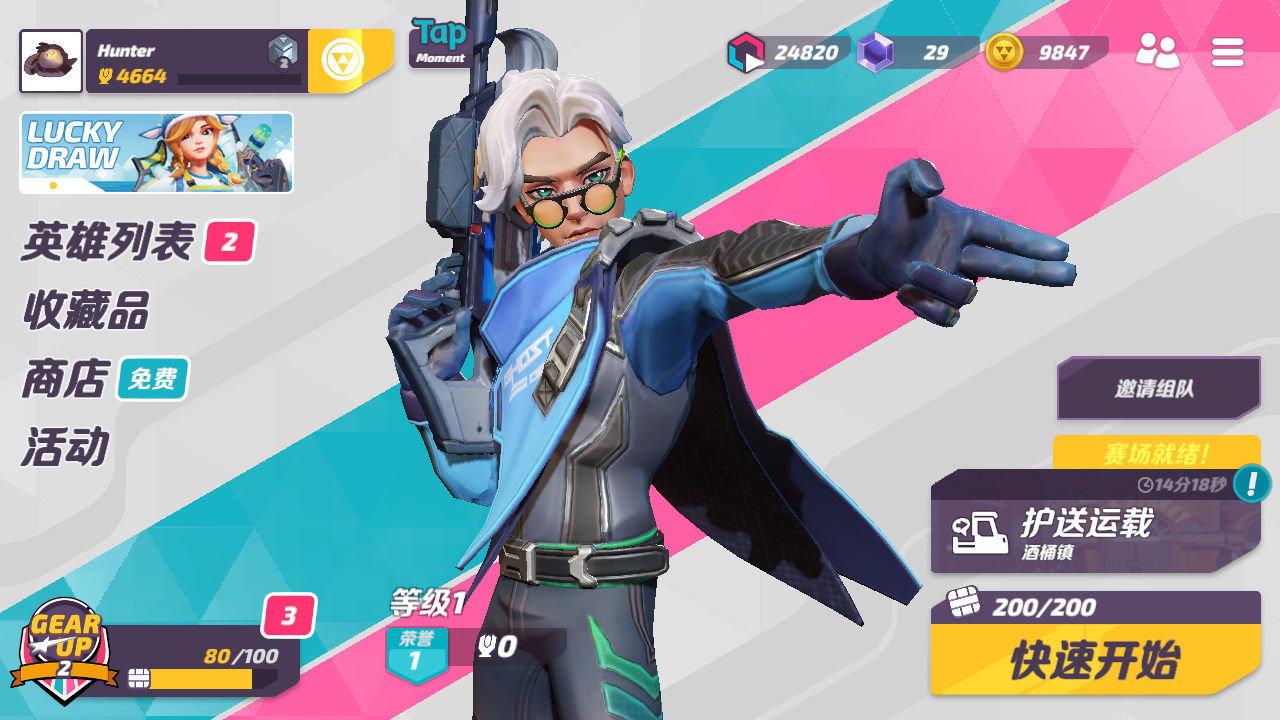Viewport: 1280px width, 720px height.
Task: Tap the 24820 cube currency counter
Action: (788, 52)
